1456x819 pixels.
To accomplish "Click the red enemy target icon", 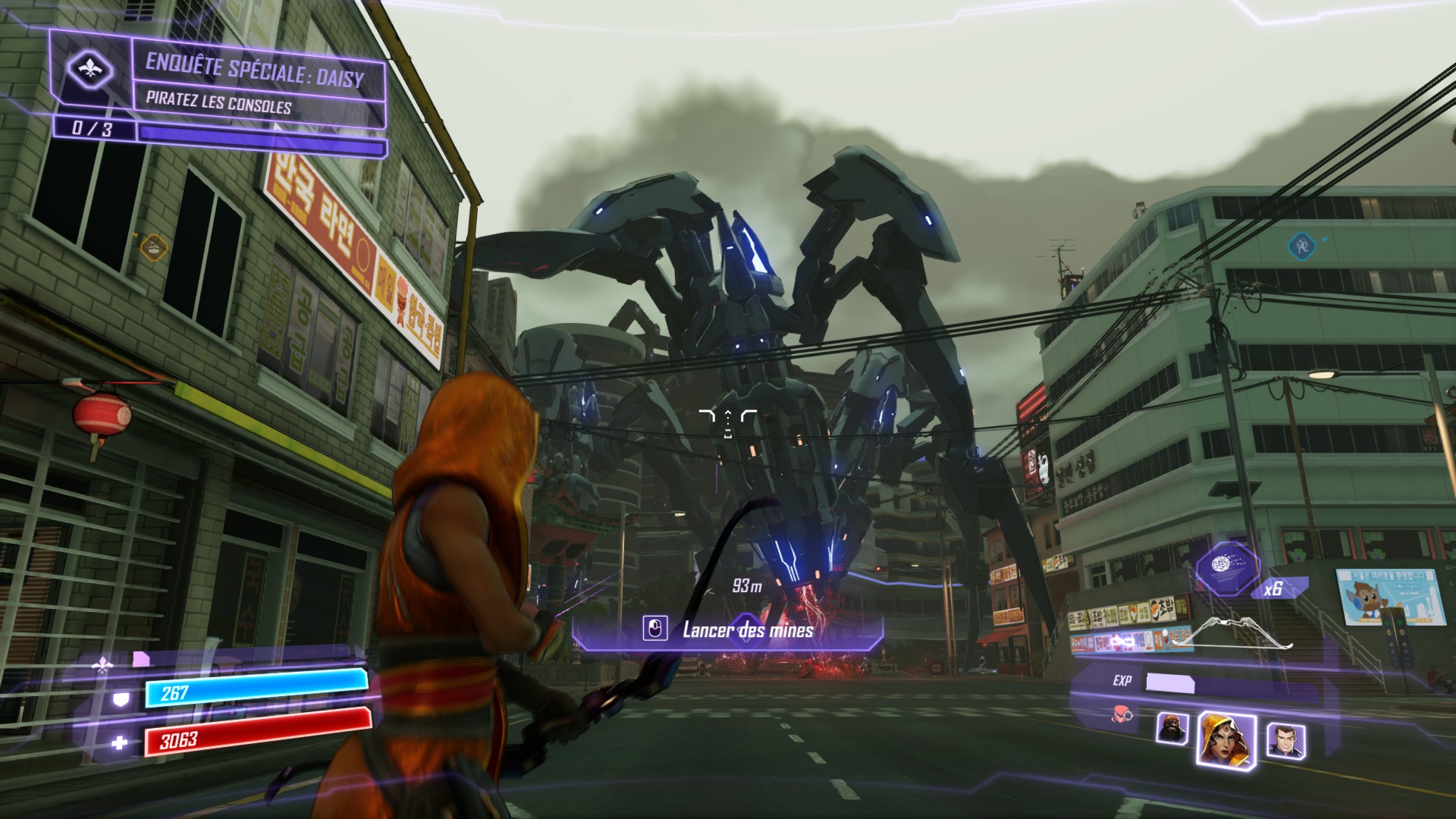I will coord(1120,714).
